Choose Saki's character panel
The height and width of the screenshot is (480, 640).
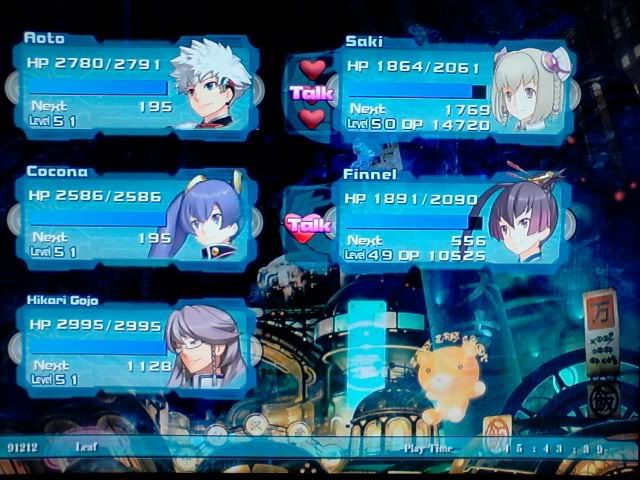point(455,92)
